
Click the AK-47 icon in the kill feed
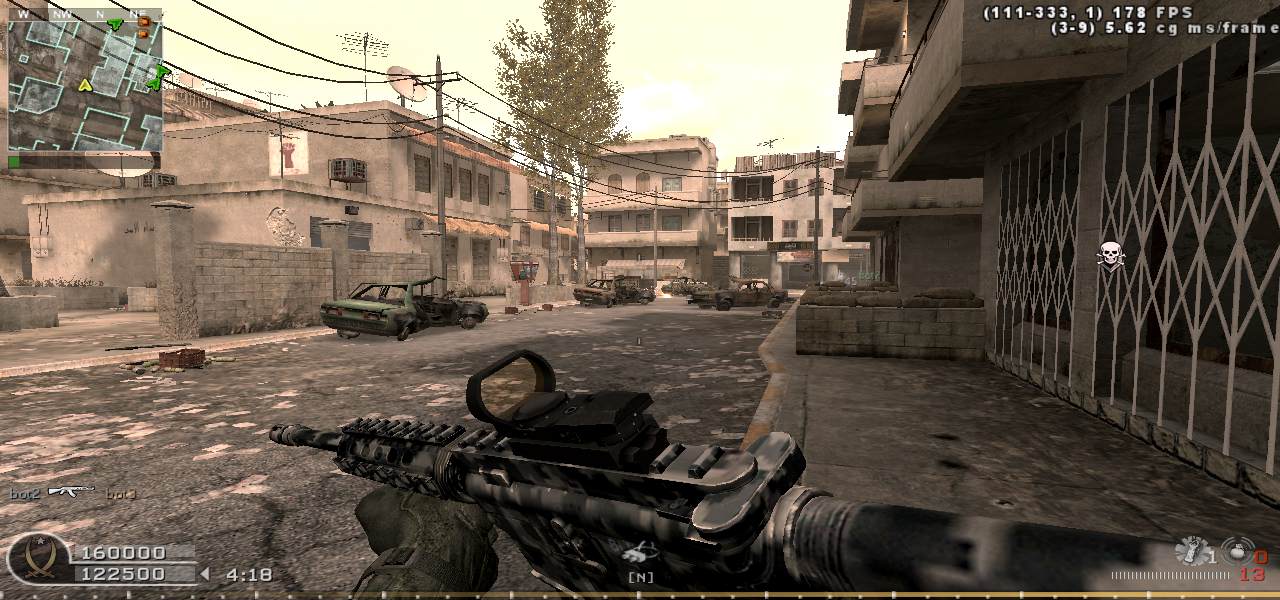pyautogui.click(x=71, y=491)
